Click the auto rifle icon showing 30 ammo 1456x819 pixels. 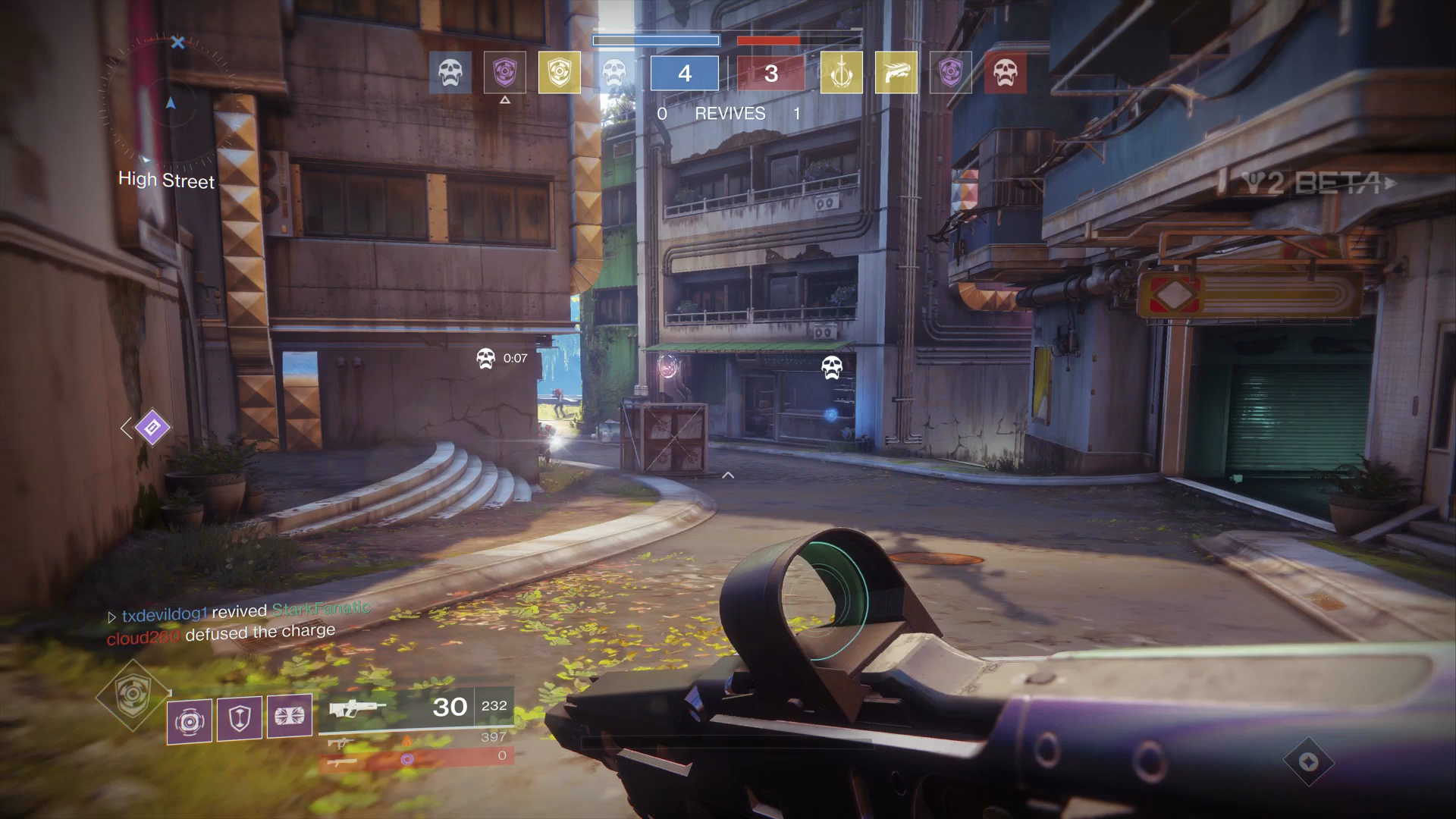point(356,707)
